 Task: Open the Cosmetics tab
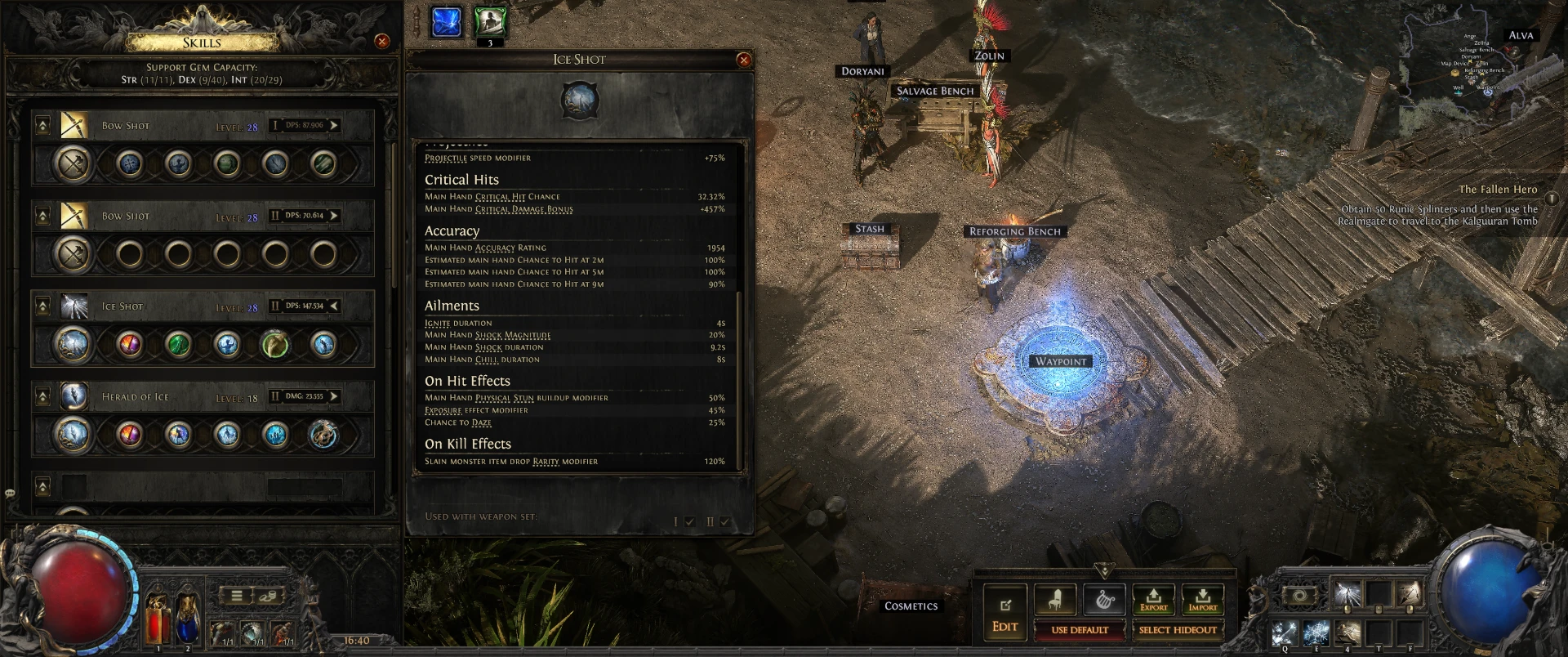pyautogui.click(x=910, y=606)
